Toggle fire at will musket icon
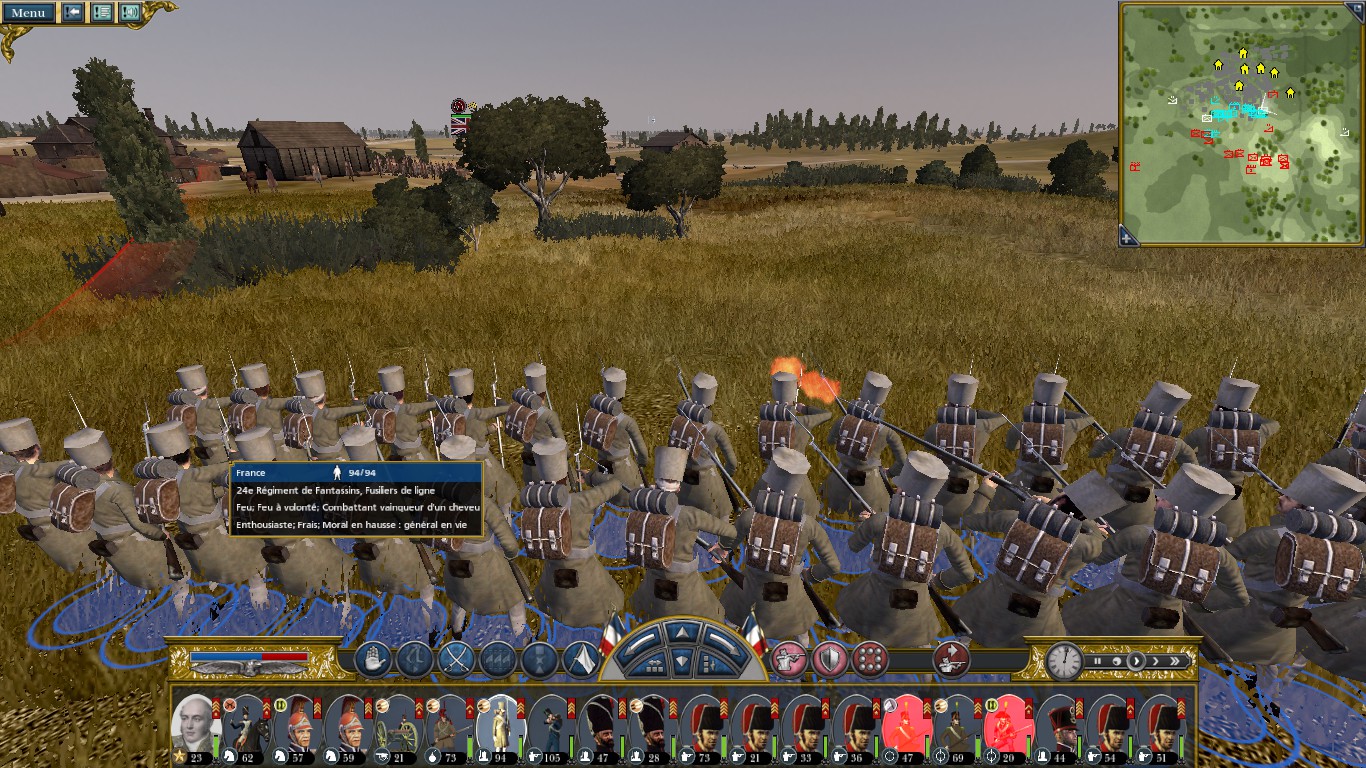This screenshot has width=1366, height=768. pos(789,660)
